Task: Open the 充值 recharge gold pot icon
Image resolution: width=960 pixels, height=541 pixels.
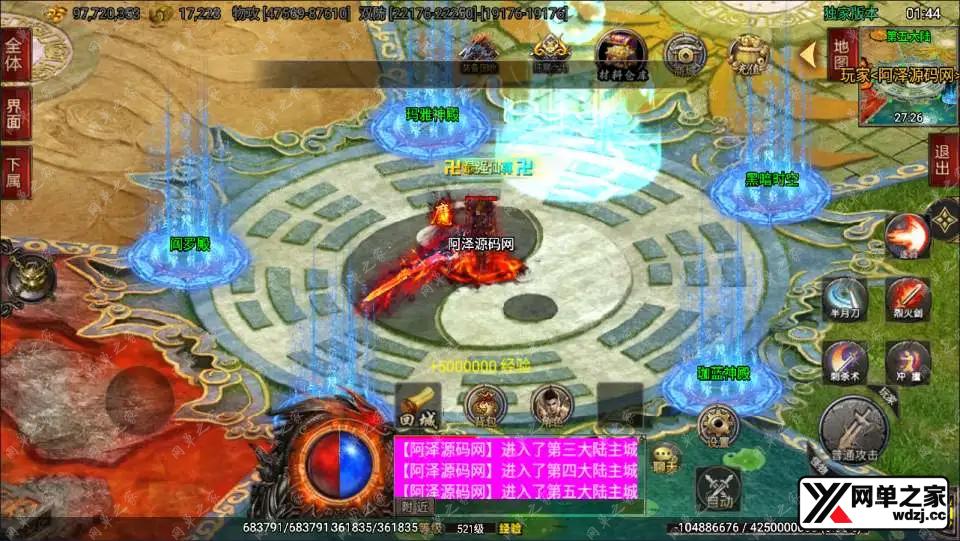Action: pyautogui.click(x=747, y=53)
